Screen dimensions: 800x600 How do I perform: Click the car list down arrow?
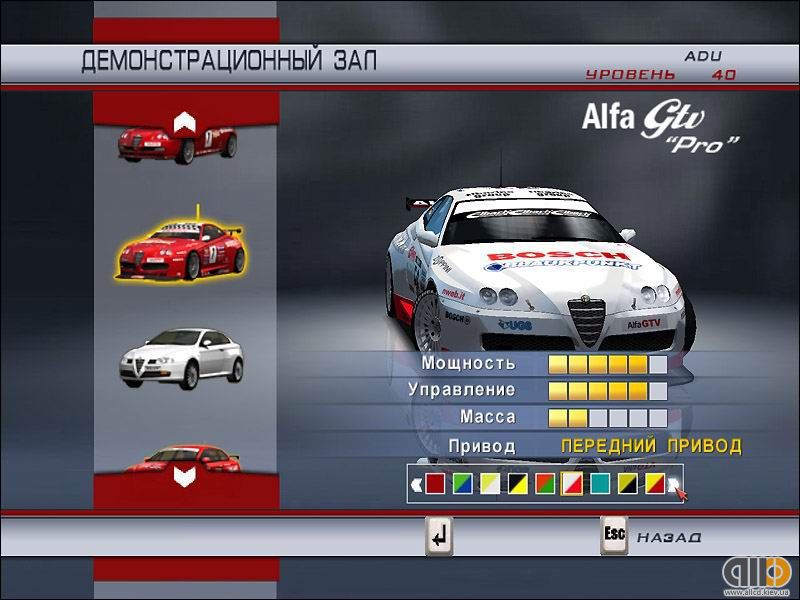point(183,476)
